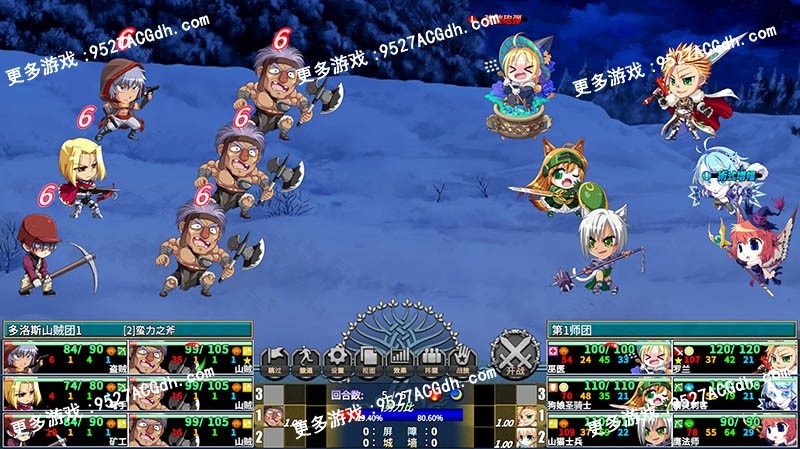
Task: Select the 山贼 panel with gold star
Action: (190, 357)
